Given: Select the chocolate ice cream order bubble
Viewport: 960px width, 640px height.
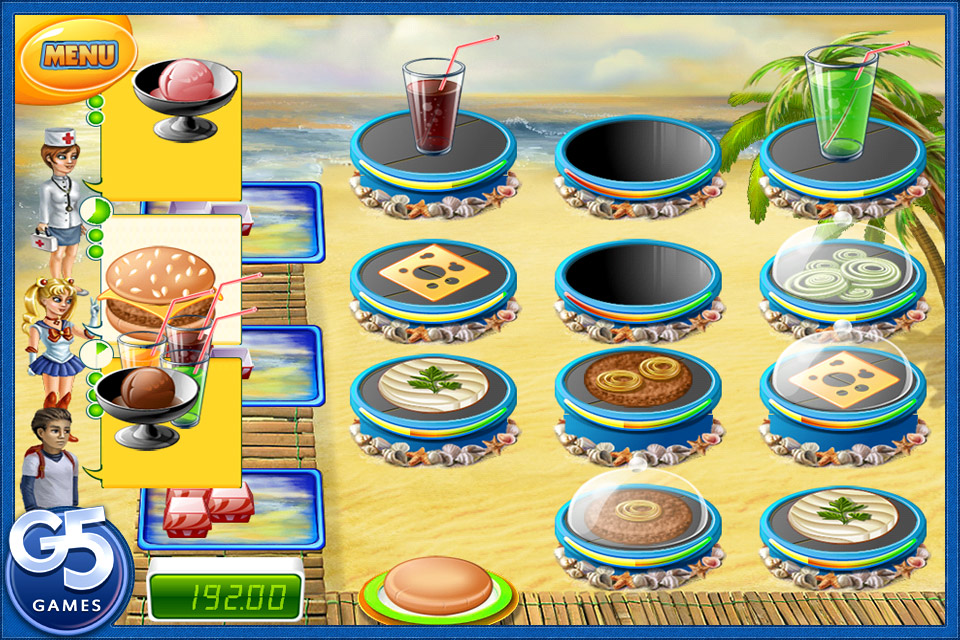Looking at the screenshot, I should tap(150, 400).
